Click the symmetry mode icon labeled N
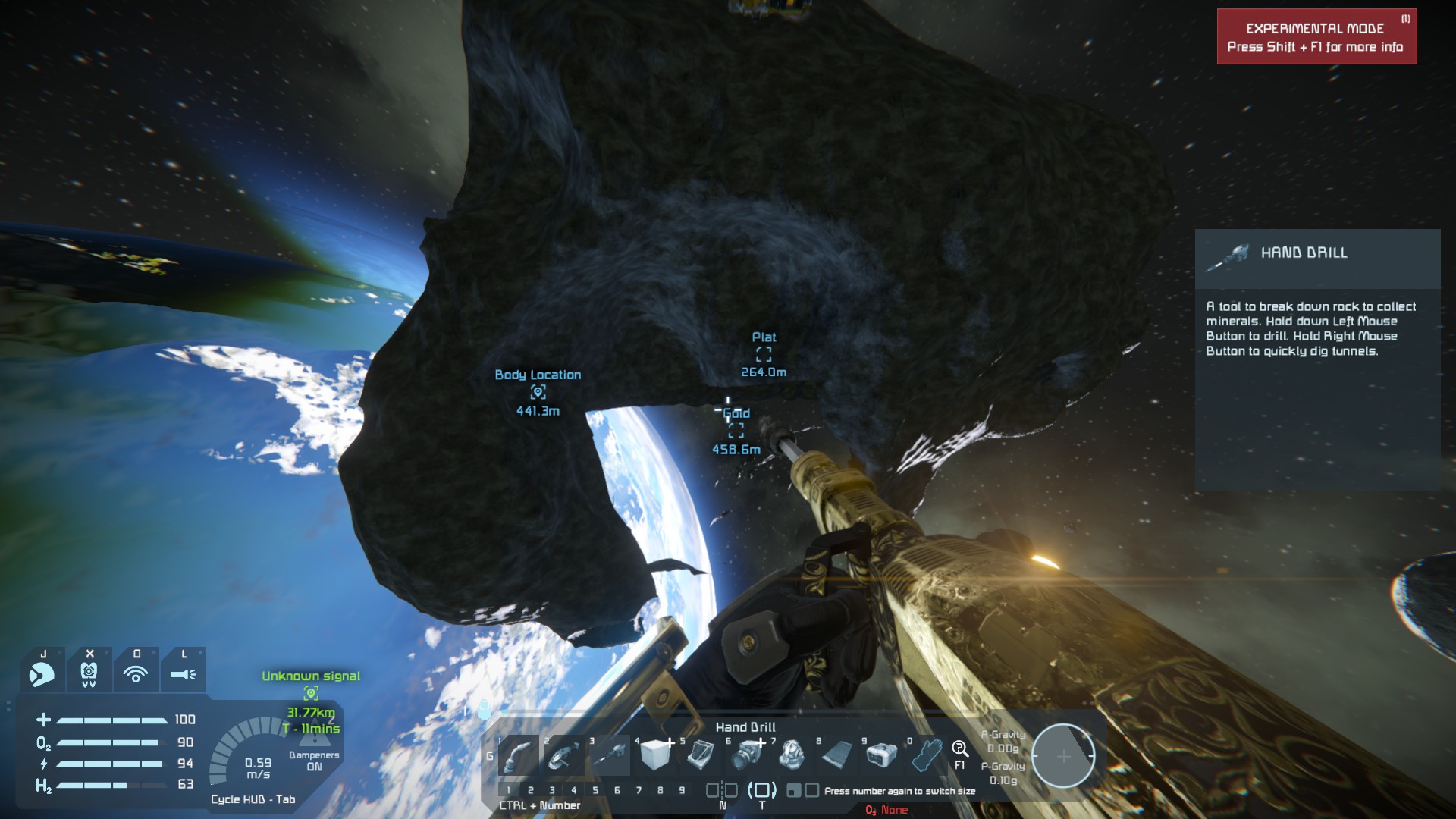This screenshot has height=819, width=1456. [x=722, y=790]
